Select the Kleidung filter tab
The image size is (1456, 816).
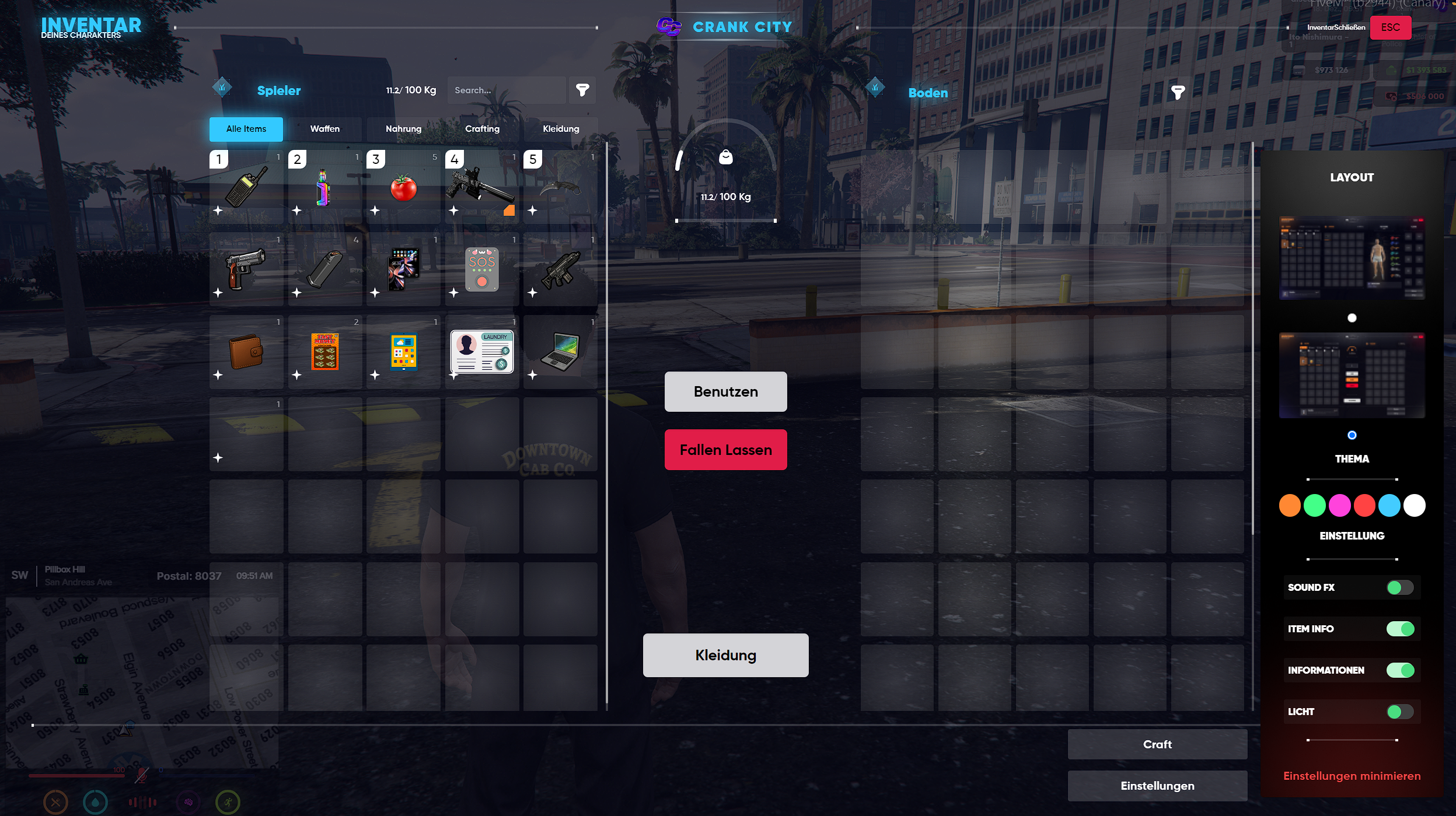(x=561, y=129)
